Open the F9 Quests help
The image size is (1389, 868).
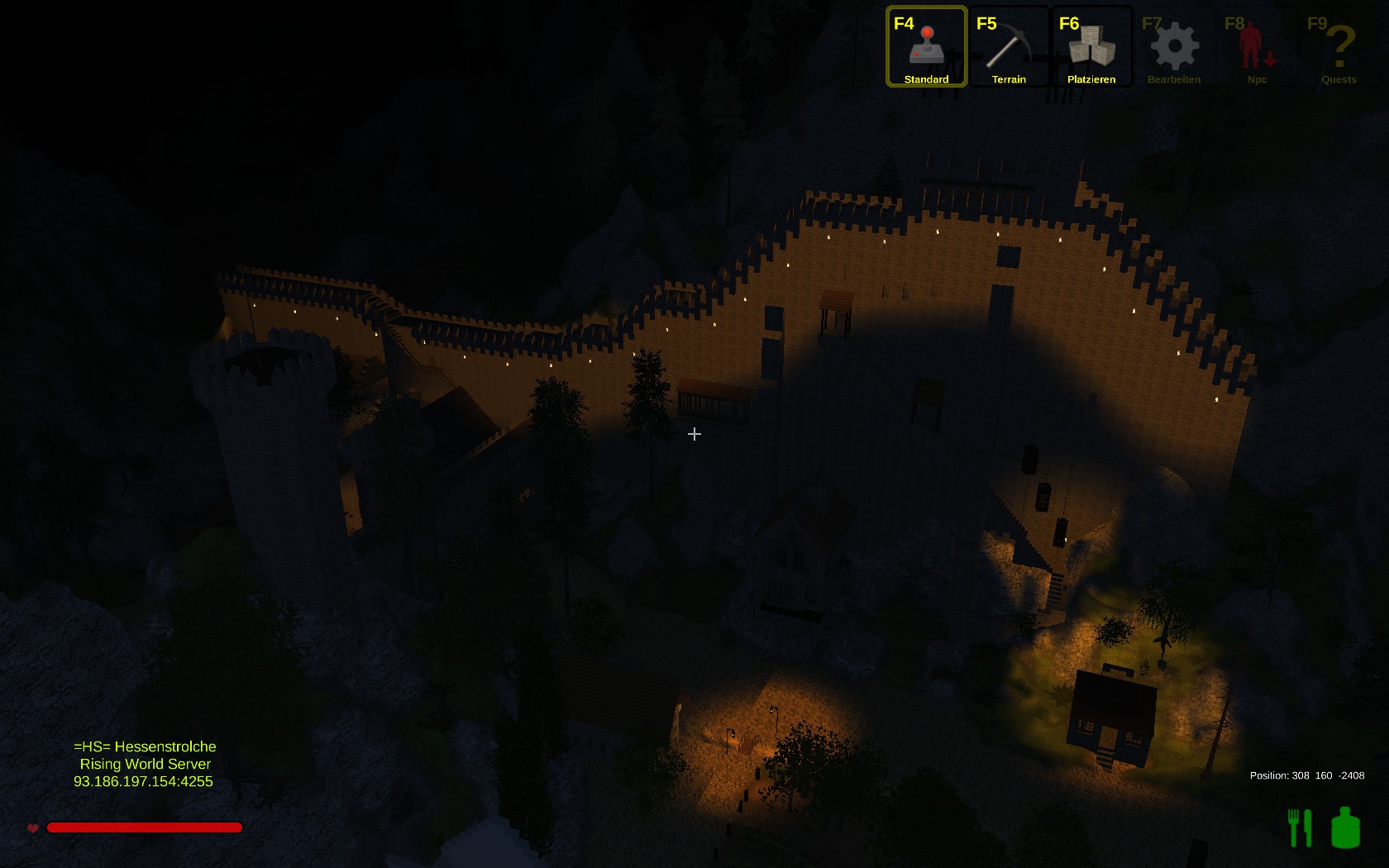[x=1339, y=47]
